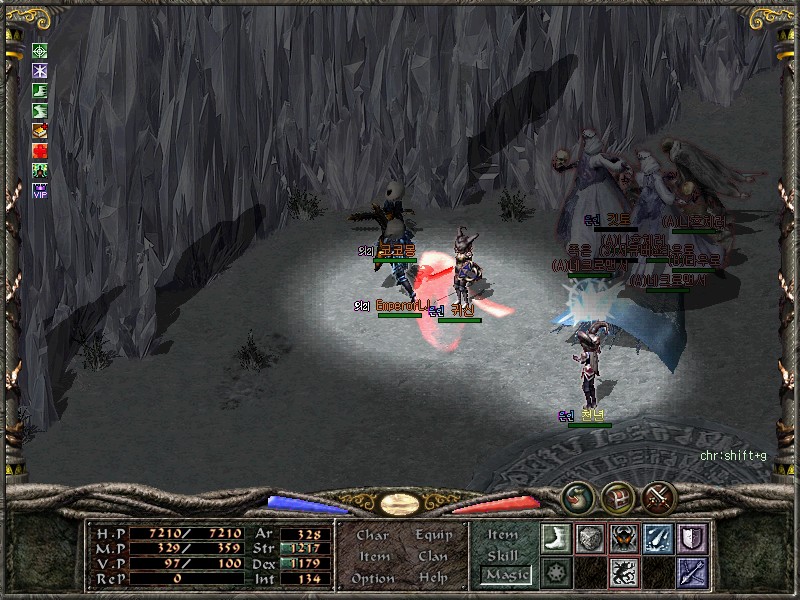Click the VIP crown status icon
Viewport: 800px width, 600px height.
pos(40,189)
